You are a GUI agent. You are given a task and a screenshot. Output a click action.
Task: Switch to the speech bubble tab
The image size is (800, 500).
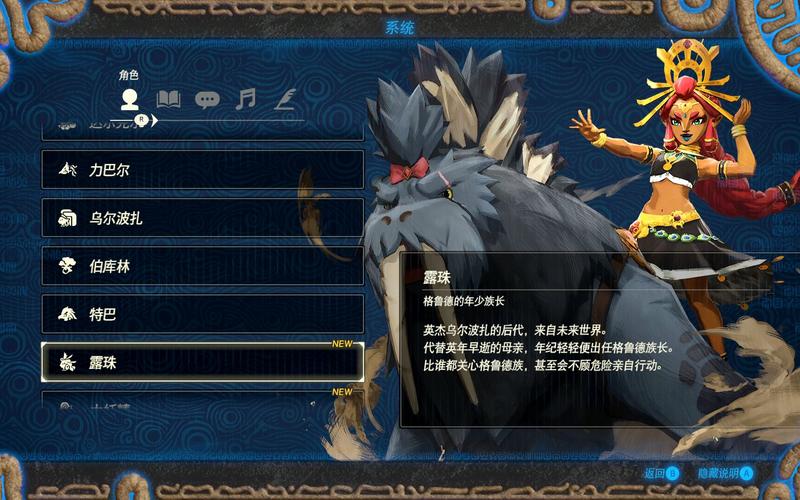pos(207,99)
